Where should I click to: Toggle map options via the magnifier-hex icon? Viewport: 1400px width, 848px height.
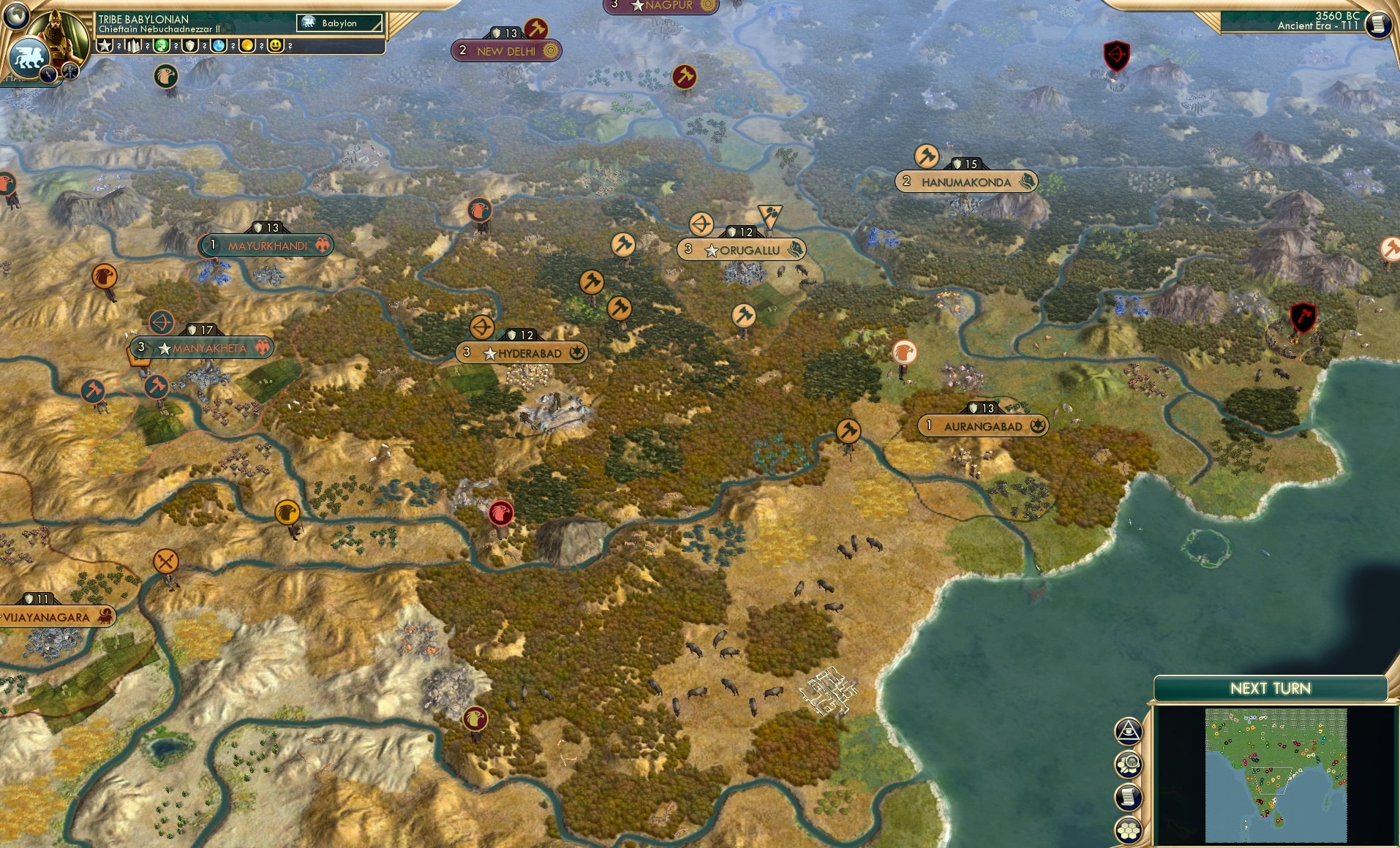1128,764
